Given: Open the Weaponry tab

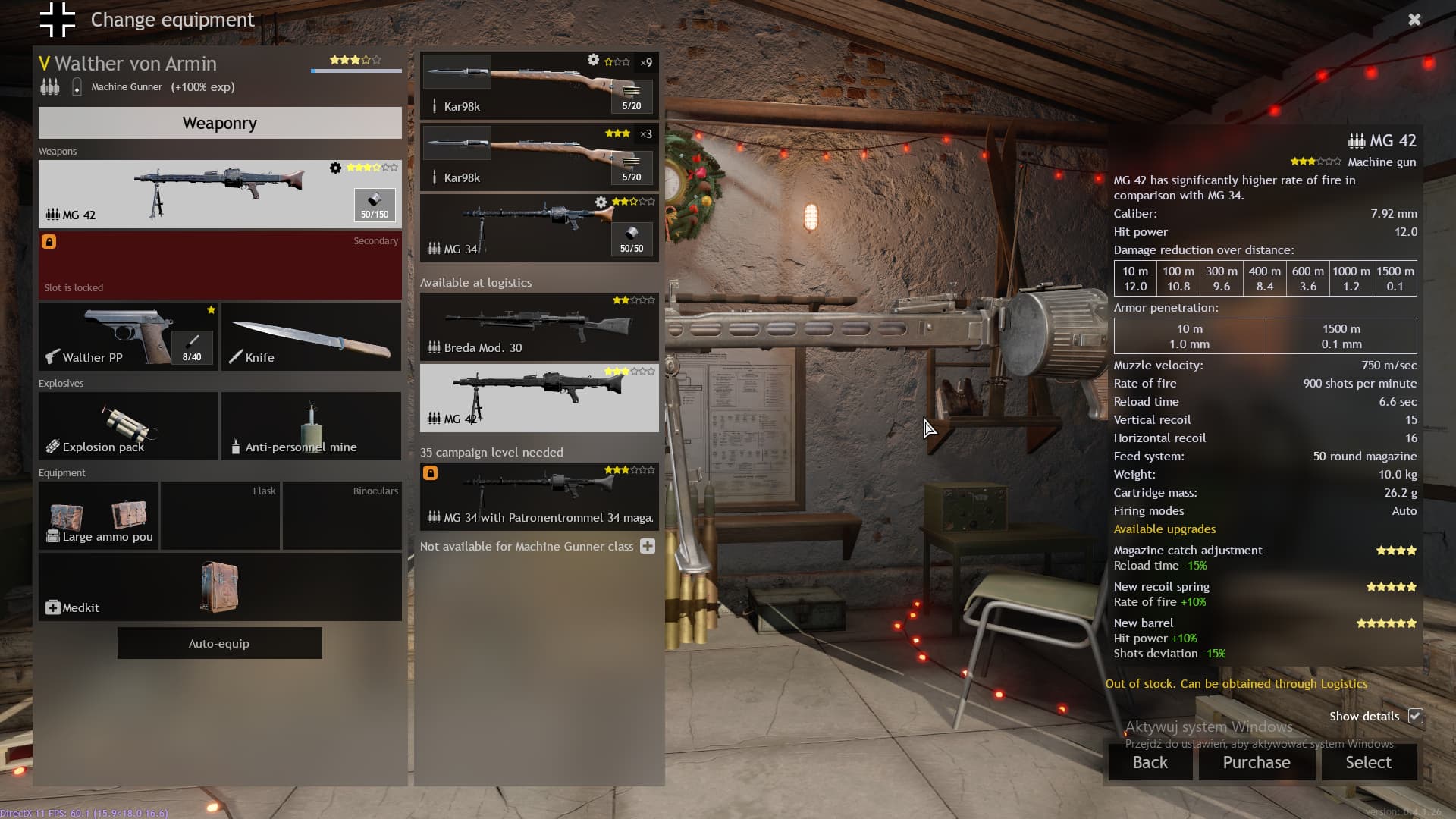Looking at the screenshot, I should point(220,123).
